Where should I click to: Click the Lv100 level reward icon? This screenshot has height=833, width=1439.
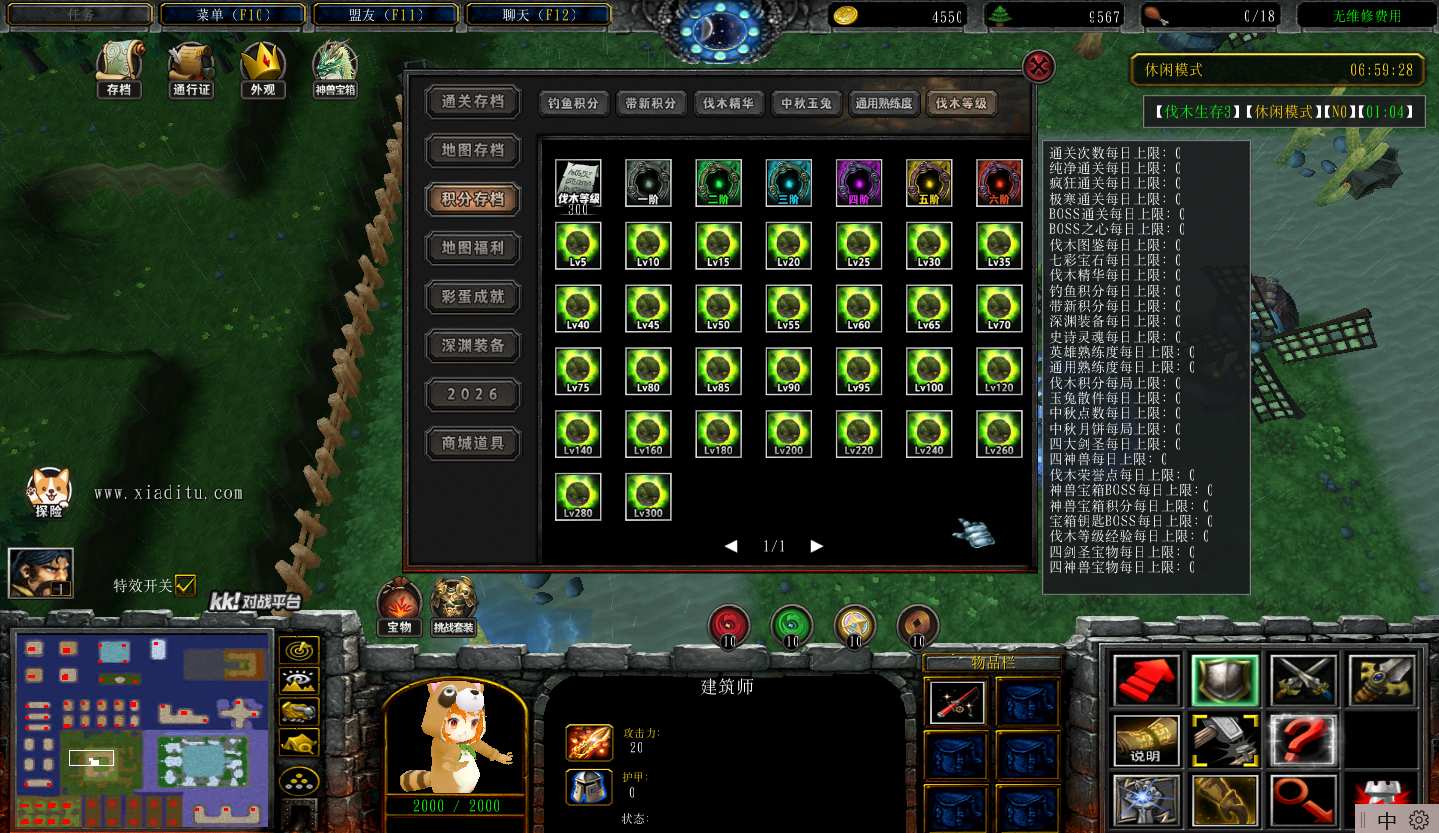coord(929,371)
